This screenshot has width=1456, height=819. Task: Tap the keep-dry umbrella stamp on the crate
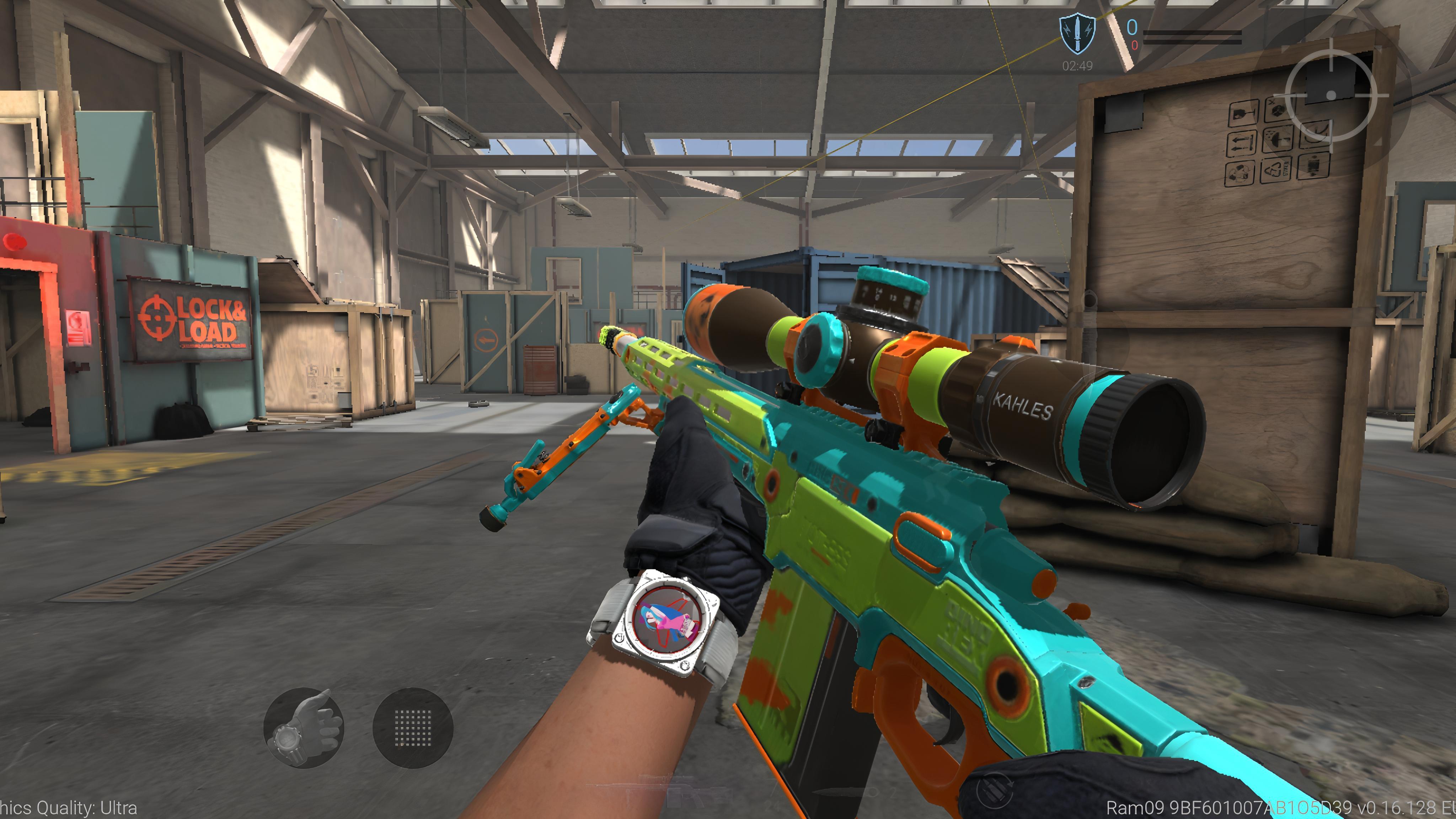1278,140
